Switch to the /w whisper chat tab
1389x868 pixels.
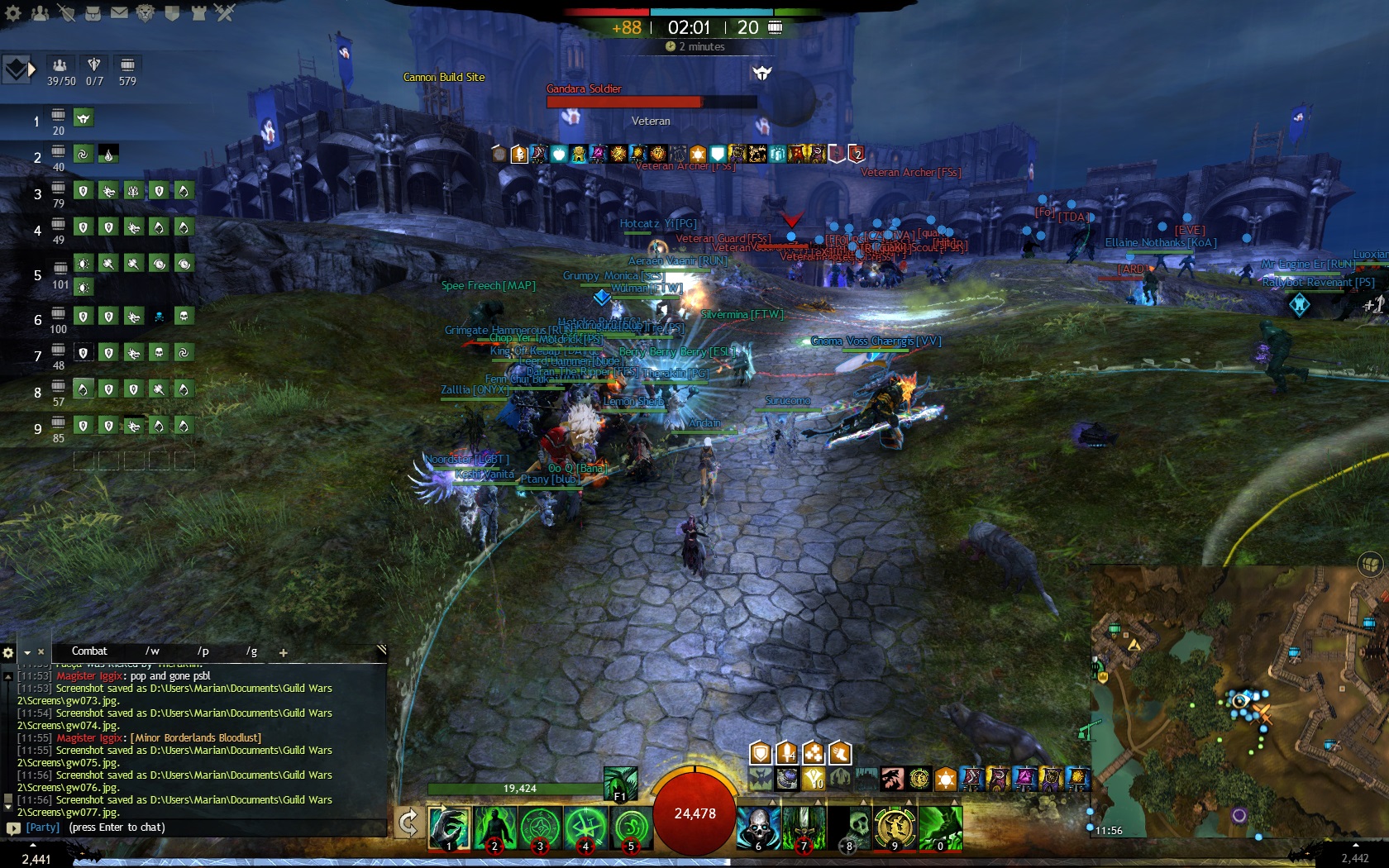152,651
